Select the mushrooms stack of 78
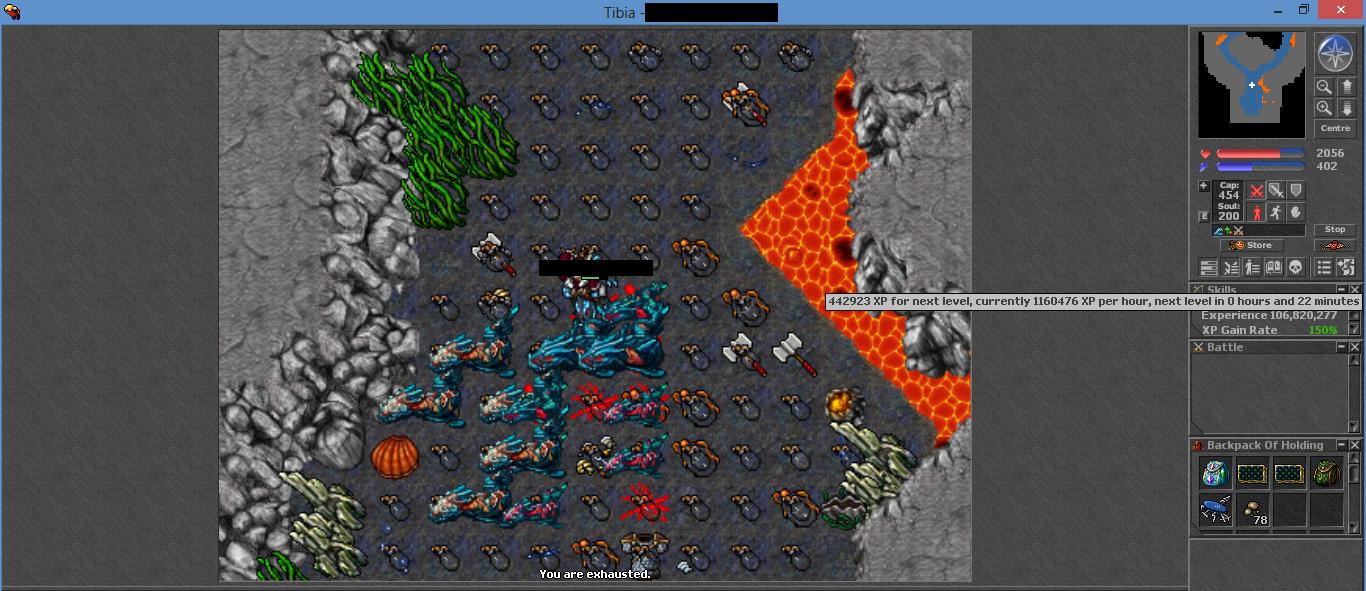The image size is (1366, 591). [1253, 511]
